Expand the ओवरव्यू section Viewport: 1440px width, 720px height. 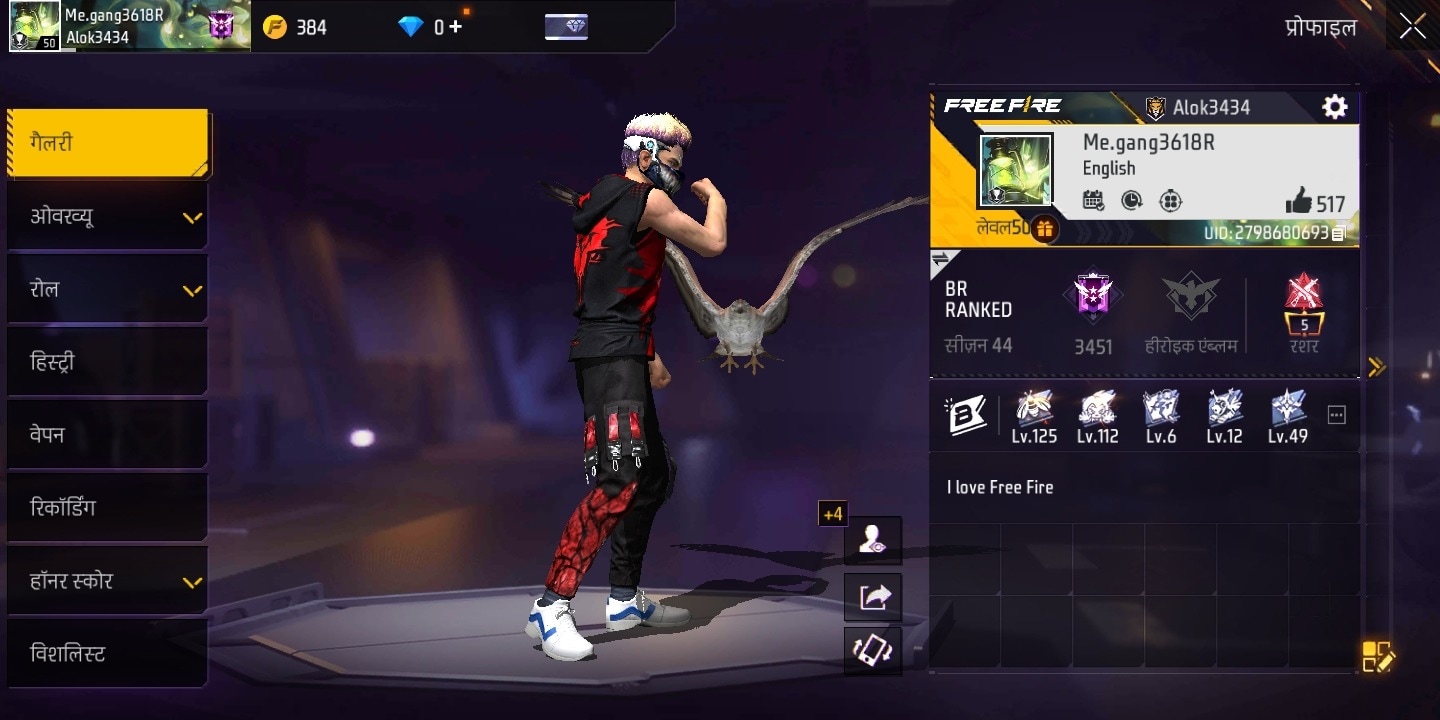point(108,216)
